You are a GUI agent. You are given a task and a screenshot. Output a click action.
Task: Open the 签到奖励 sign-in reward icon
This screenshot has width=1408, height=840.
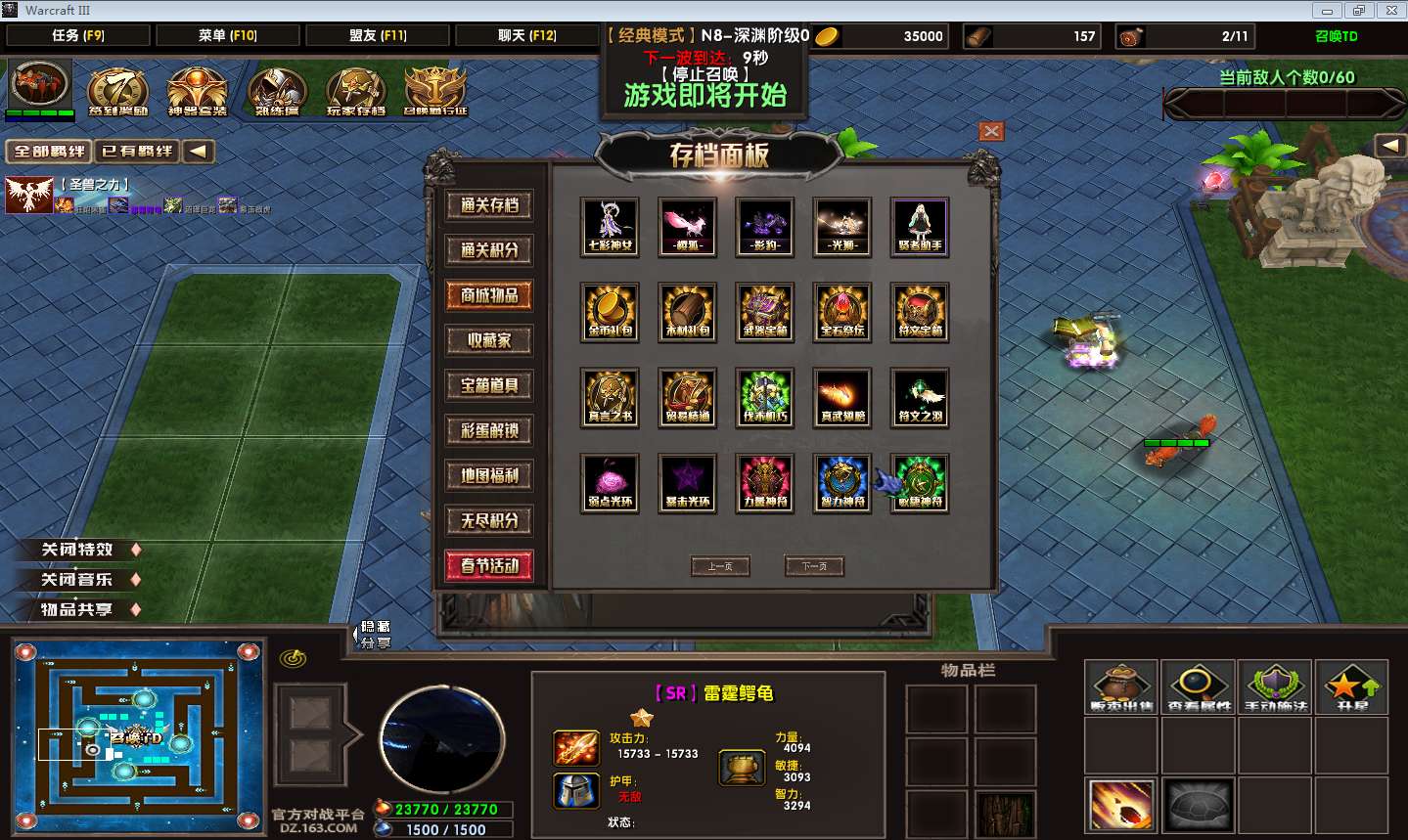118,91
